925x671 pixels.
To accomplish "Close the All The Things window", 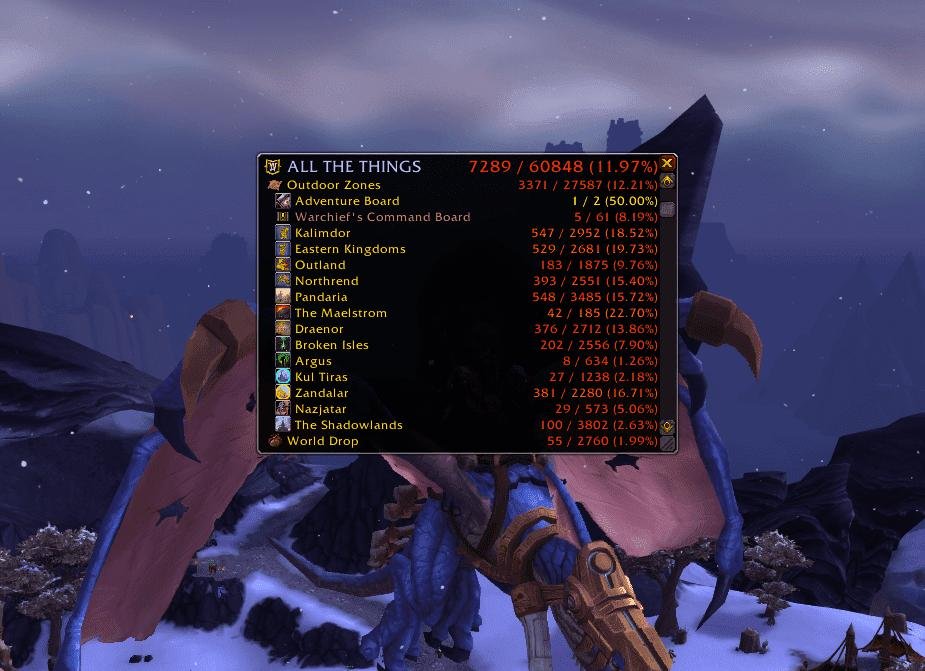I will click(668, 164).
